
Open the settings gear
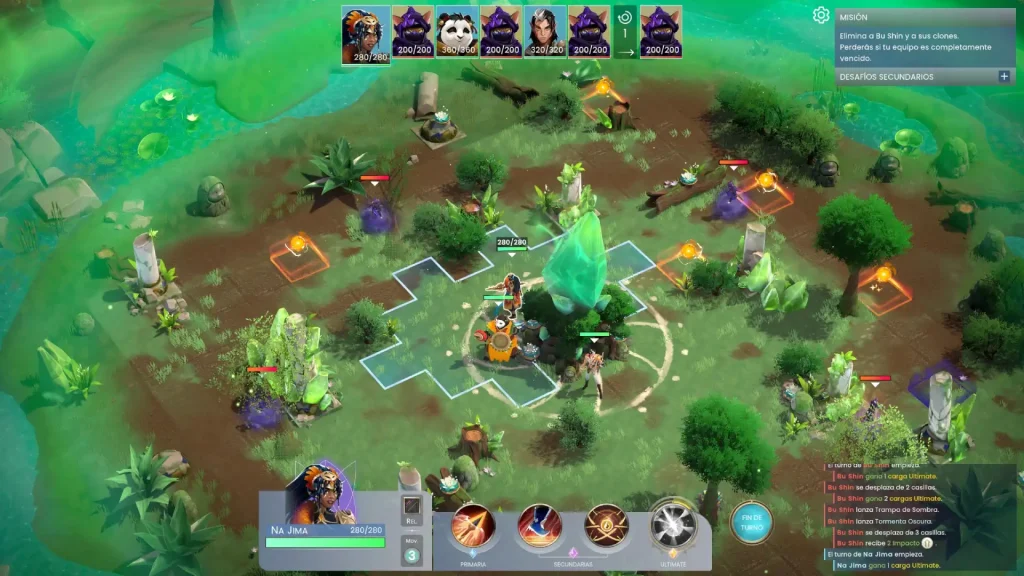pyautogui.click(x=821, y=15)
